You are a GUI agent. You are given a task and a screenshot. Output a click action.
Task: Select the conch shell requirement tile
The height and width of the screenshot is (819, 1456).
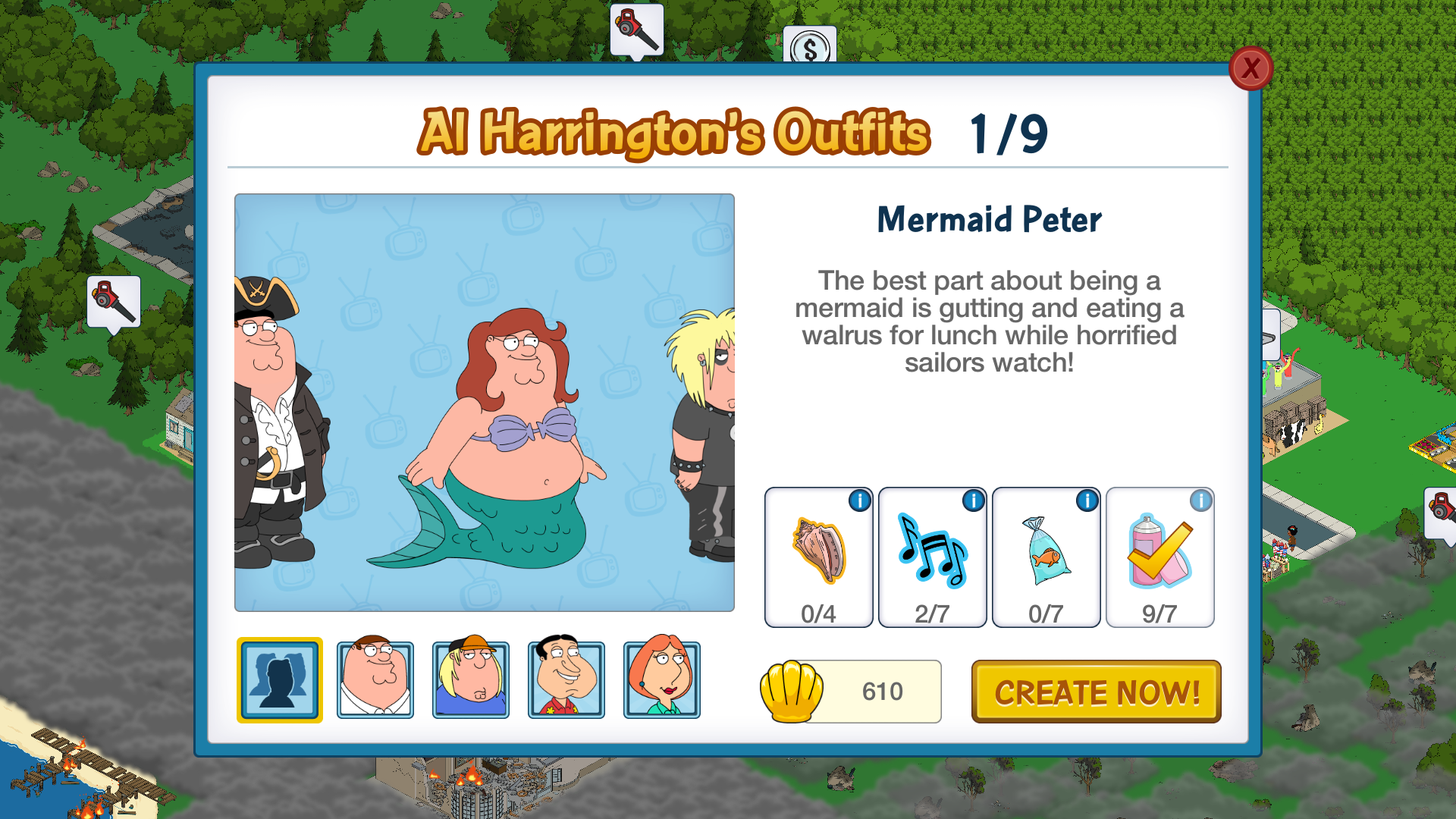tap(818, 557)
